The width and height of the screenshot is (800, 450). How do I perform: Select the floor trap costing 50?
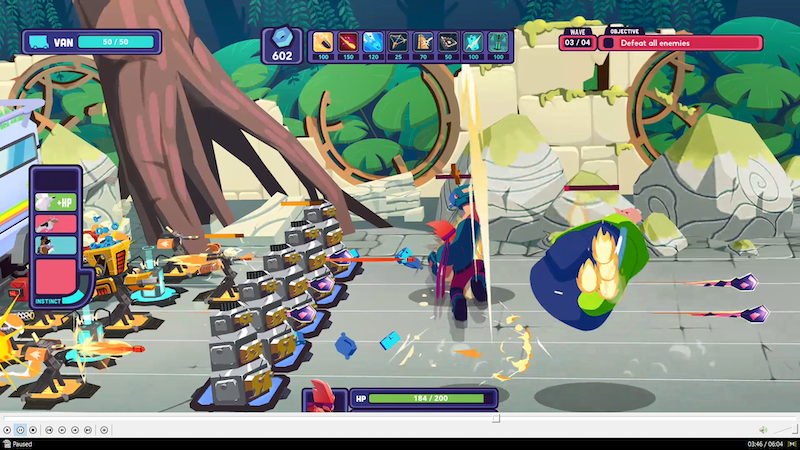tap(448, 42)
